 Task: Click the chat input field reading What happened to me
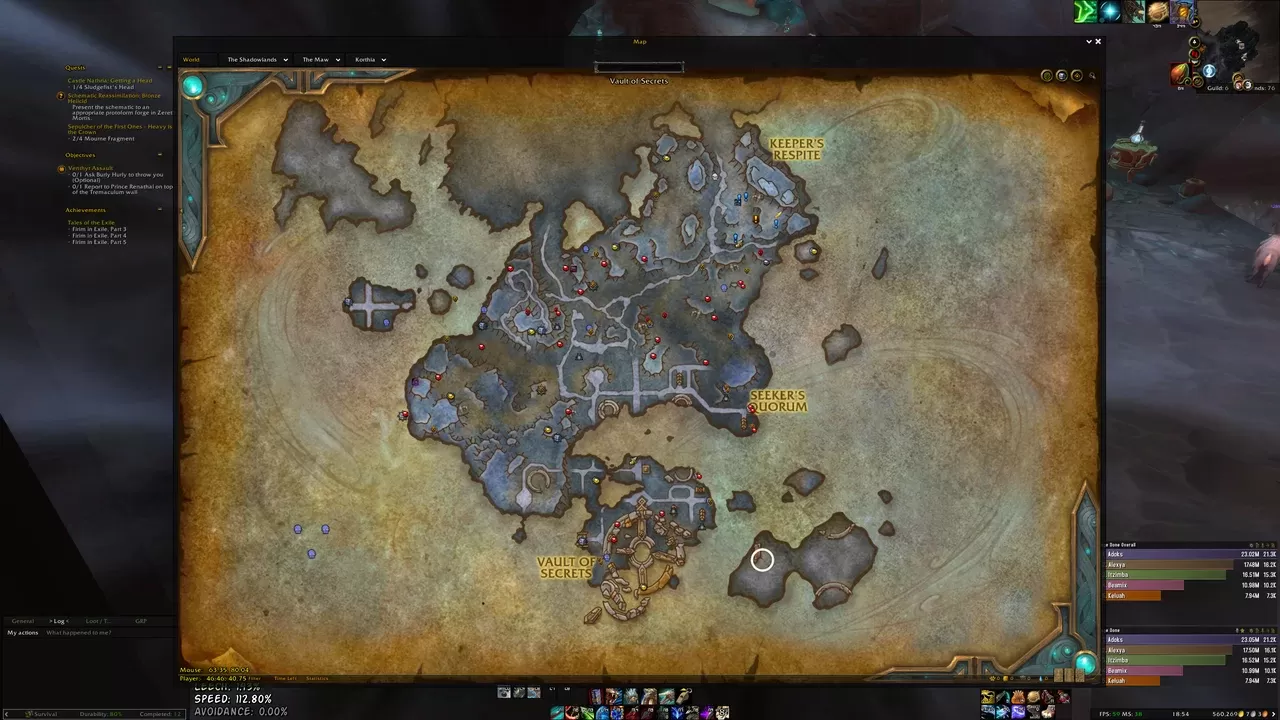78,632
